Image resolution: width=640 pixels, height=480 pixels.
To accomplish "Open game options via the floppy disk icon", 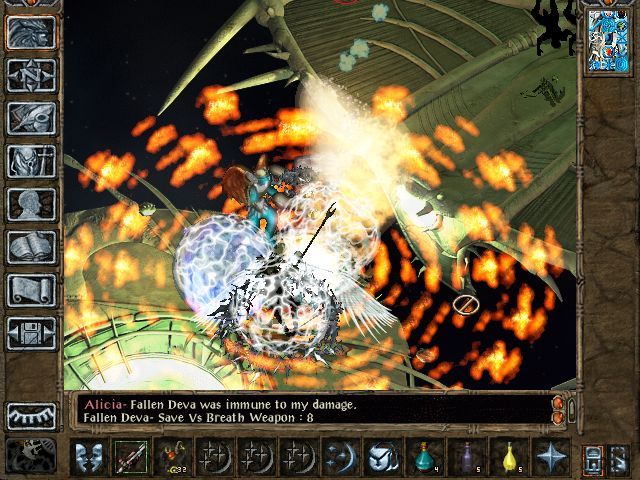I will [x=31, y=333].
